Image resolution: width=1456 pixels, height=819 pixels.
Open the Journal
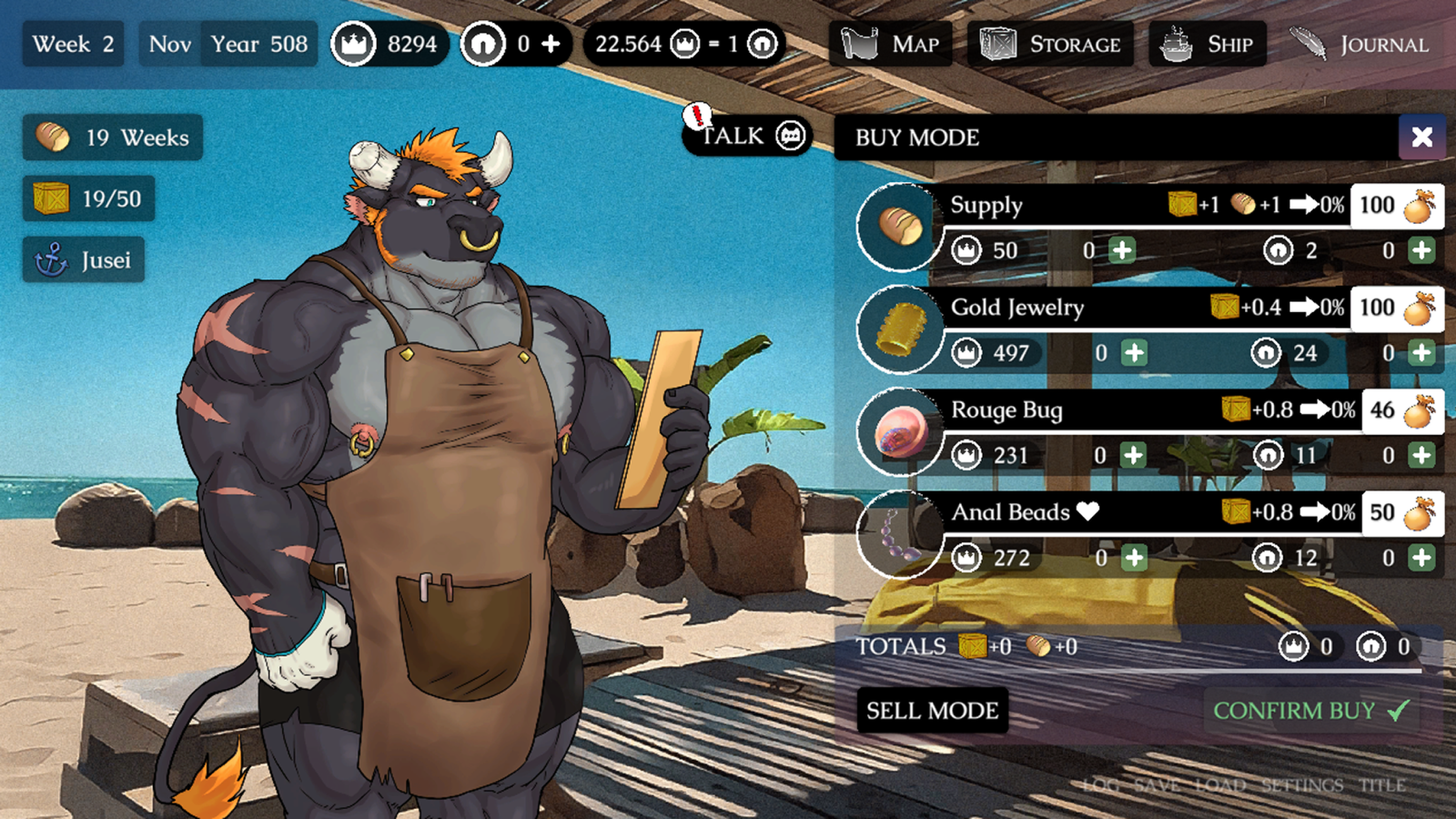click(x=1359, y=44)
